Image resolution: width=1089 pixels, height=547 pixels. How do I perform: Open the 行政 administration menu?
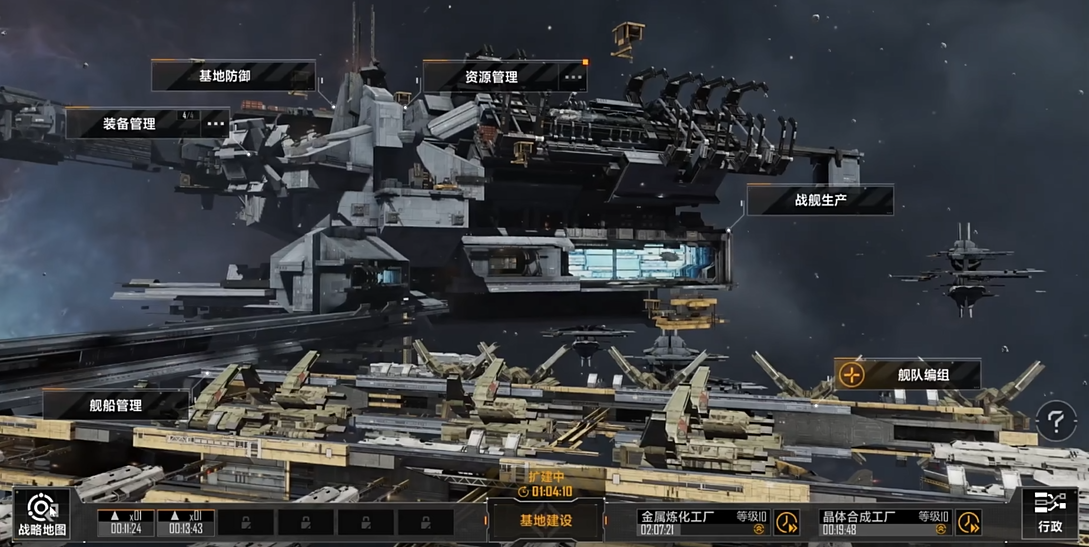(x=1049, y=514)
